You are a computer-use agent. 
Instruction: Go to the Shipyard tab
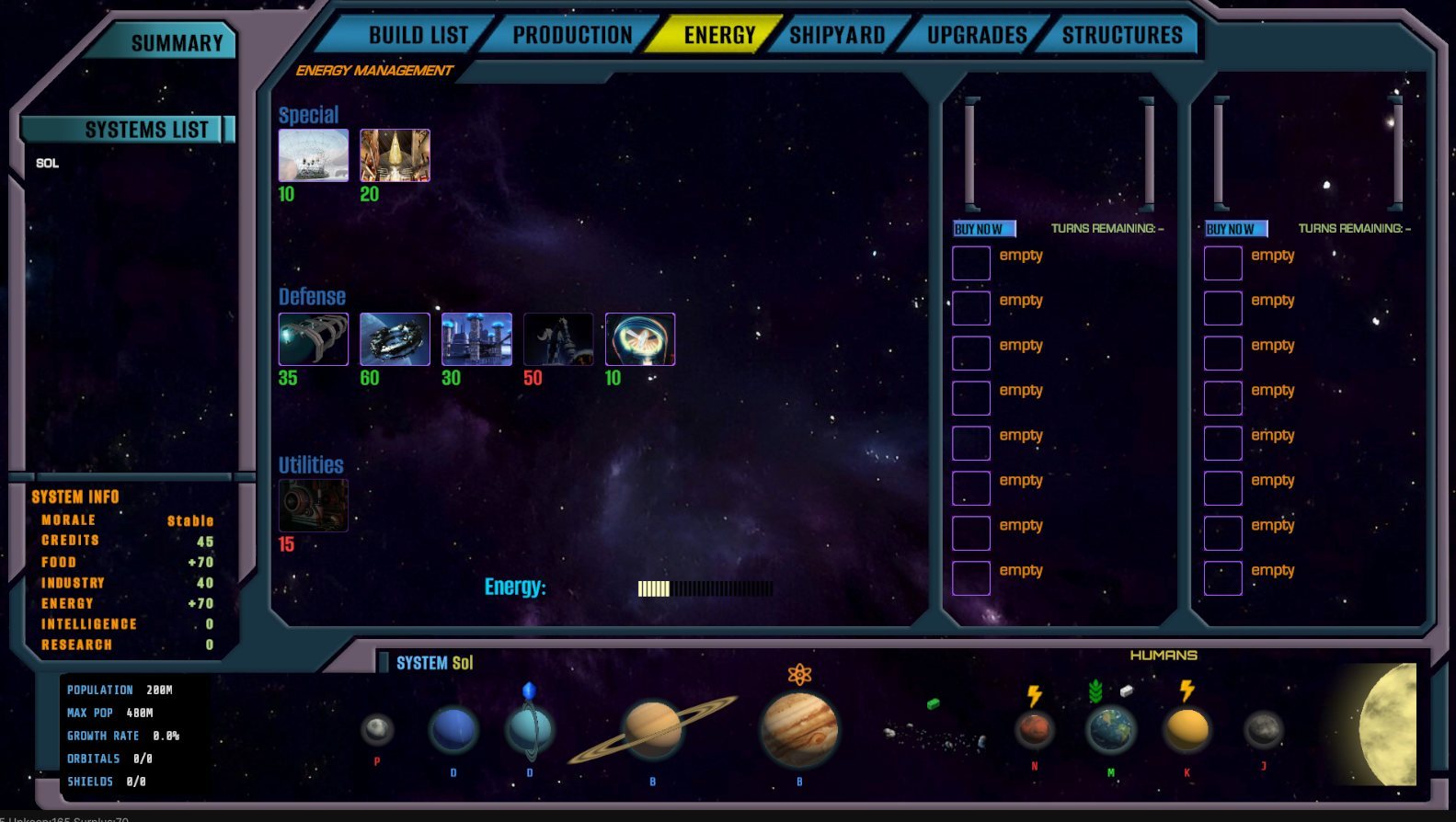click(837, 36)
